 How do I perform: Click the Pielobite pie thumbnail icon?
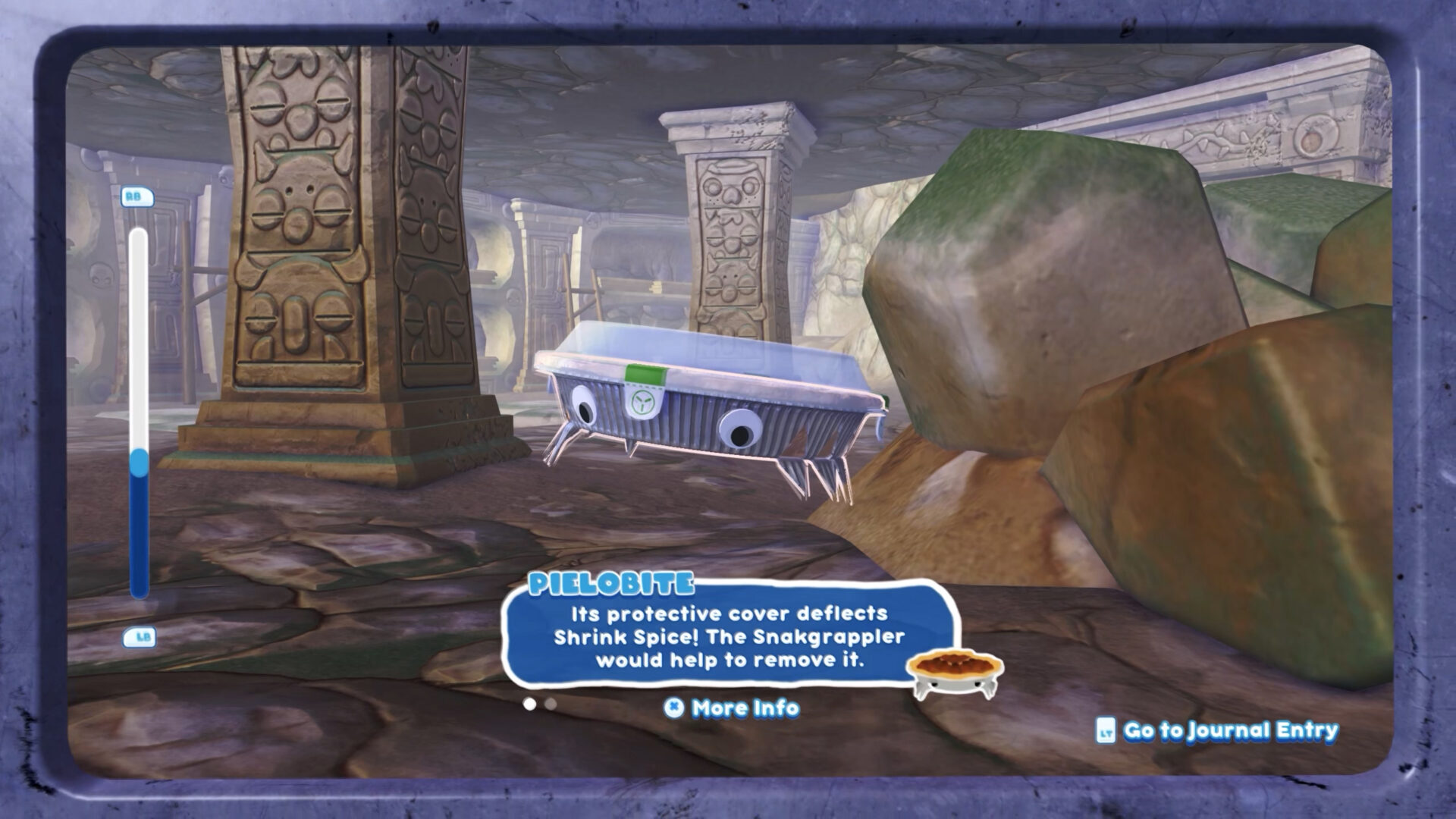coord(954,673)
